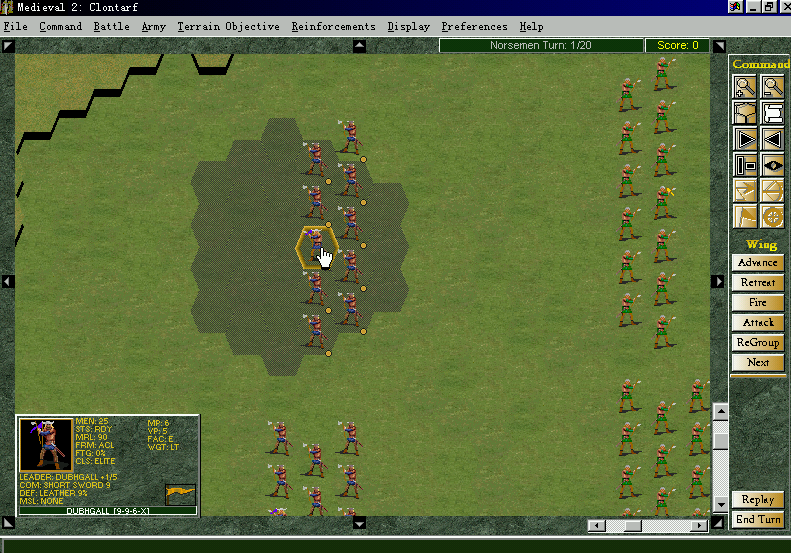Open the Terrain Objective menu
The height and width of the screenshot is (553, 791).
pyautogui.click(x=228, y=26)
